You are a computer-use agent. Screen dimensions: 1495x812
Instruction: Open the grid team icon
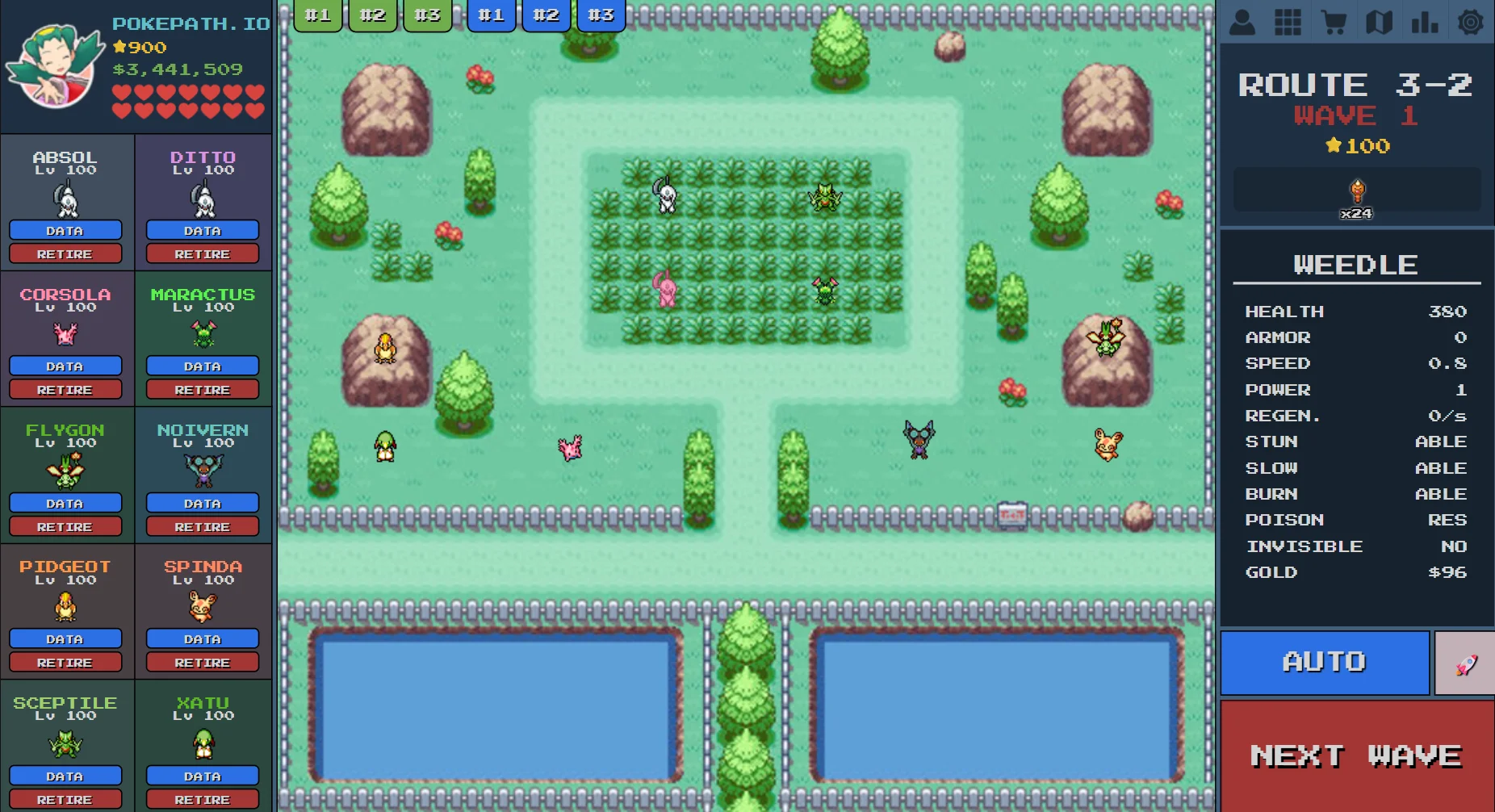pos(1288,22)
